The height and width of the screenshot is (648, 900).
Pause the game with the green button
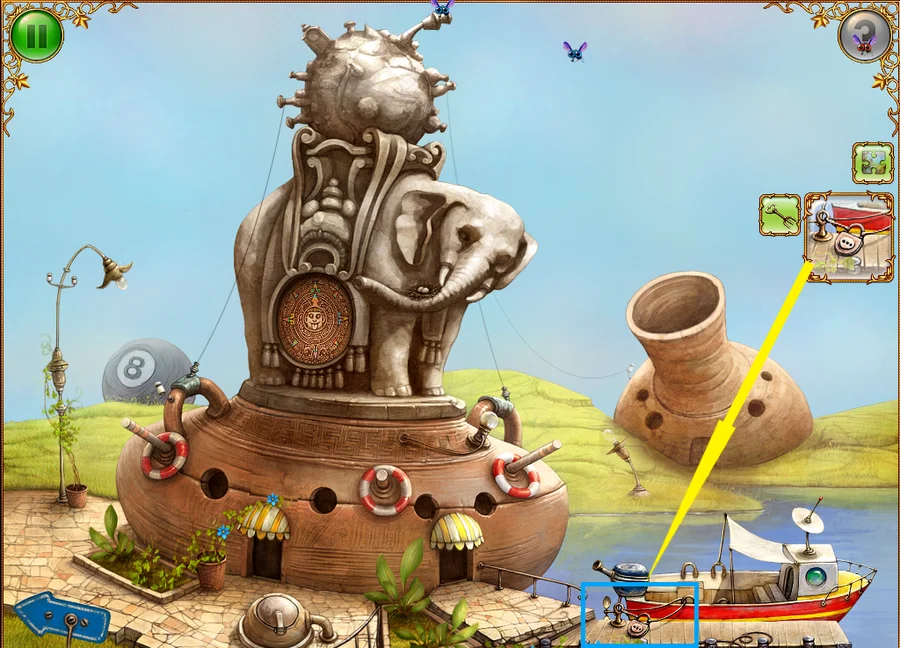coord(37,36)
